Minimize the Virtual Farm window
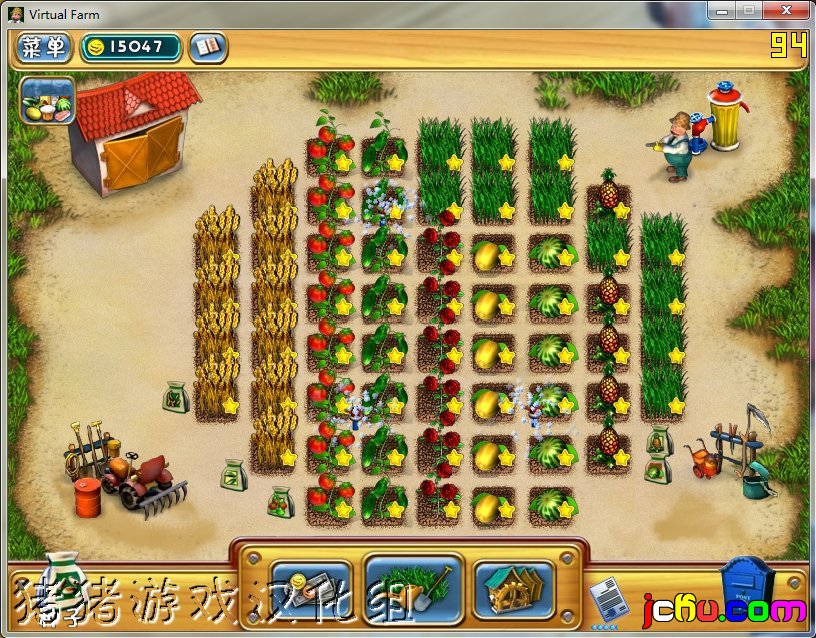The width and height of the screenshot is (816, 638). click(x=722, y=10)
